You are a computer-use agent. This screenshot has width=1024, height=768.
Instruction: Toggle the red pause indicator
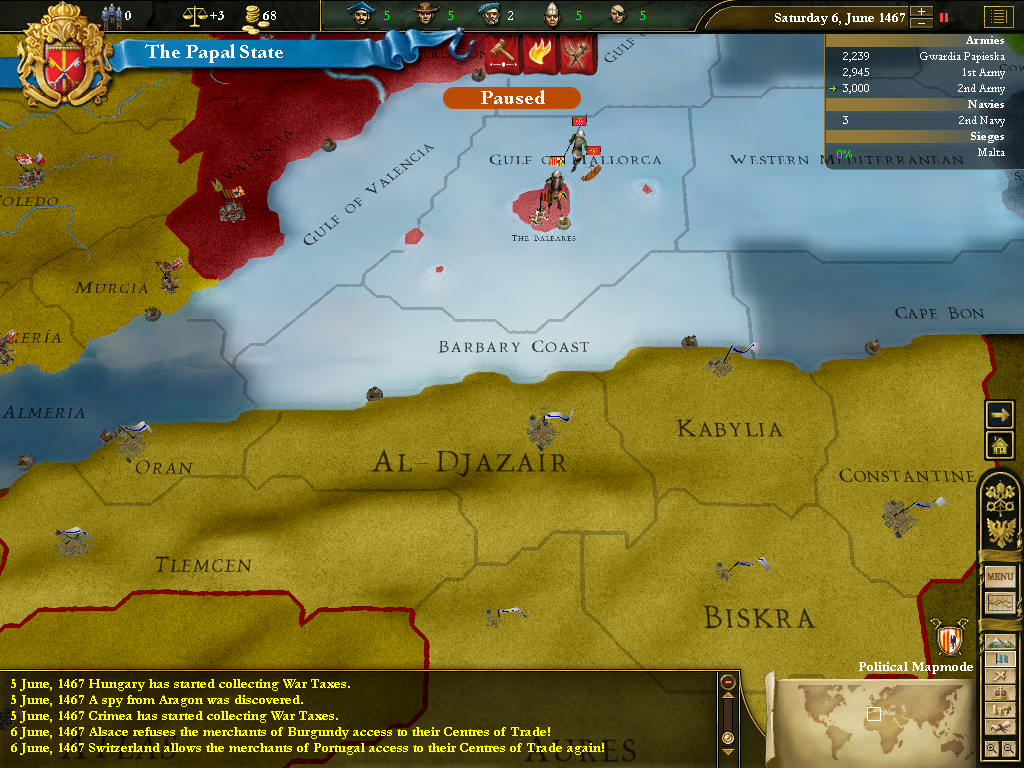point(943,17)
